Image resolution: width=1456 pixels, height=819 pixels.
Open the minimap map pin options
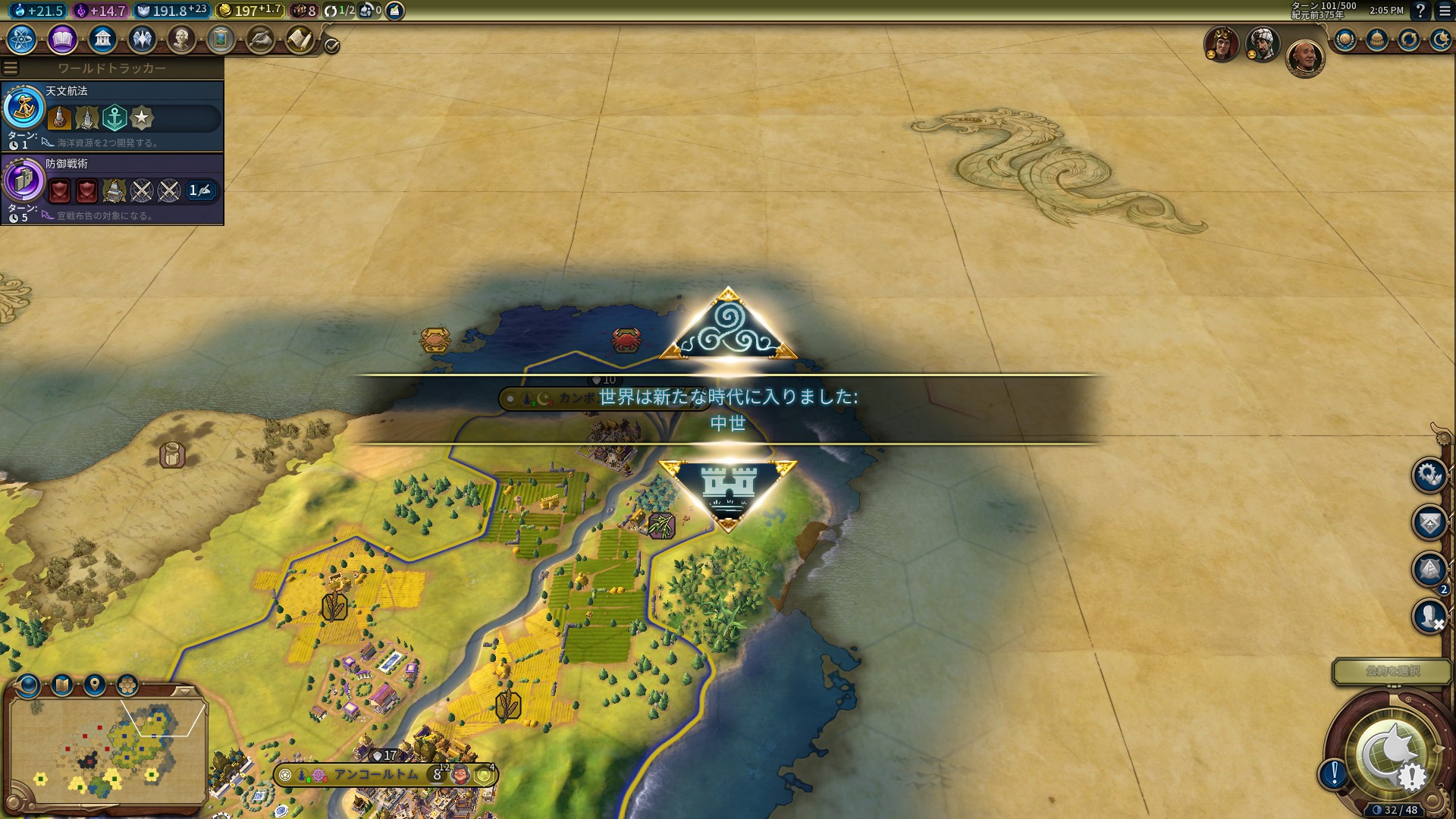coord(95,686)
